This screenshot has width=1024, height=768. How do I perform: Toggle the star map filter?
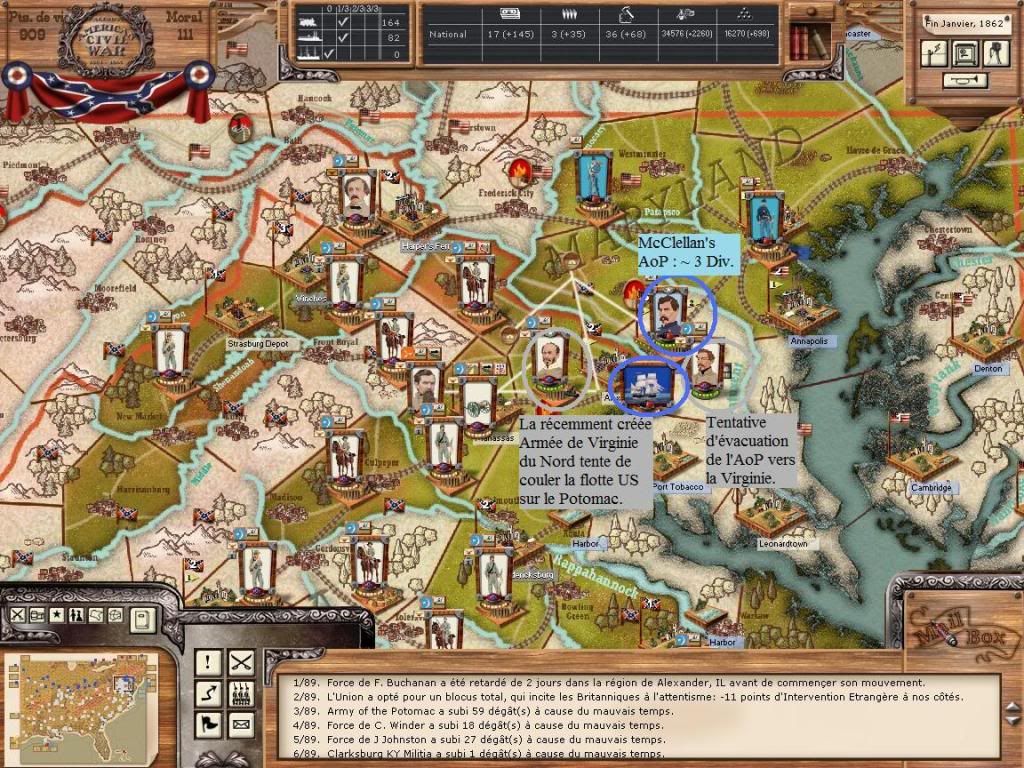click(57, 613)
